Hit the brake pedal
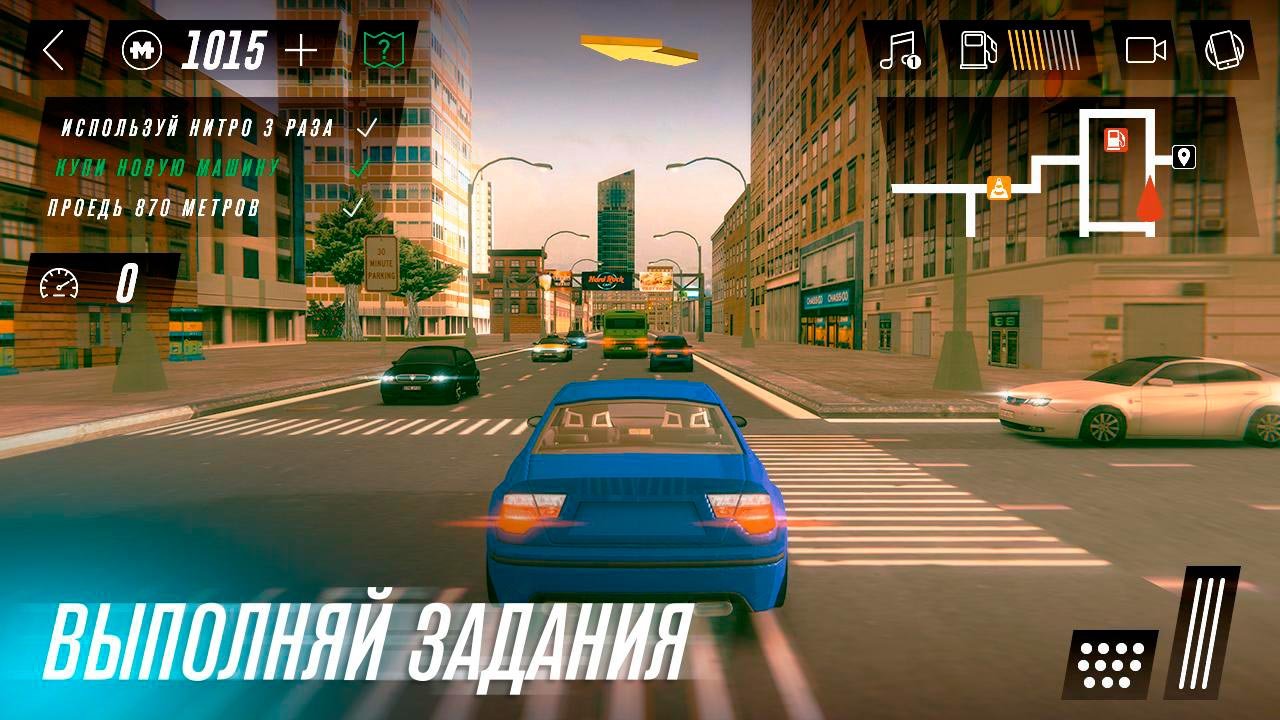The width and height of the screenshot is (1280, 720). point(1110,664)
